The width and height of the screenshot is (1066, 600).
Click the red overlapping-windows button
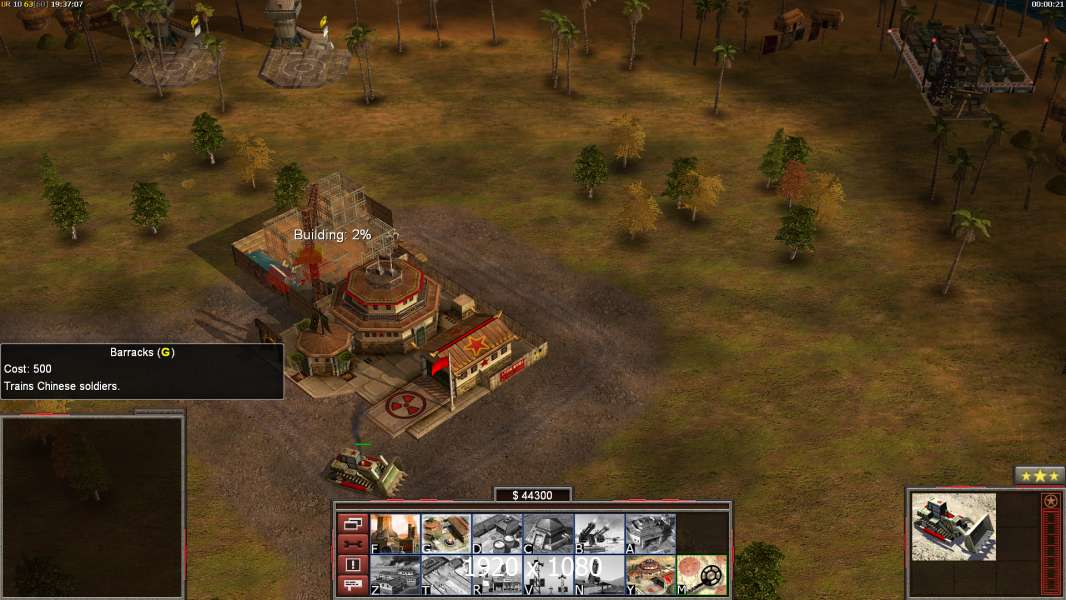[352, 523]
